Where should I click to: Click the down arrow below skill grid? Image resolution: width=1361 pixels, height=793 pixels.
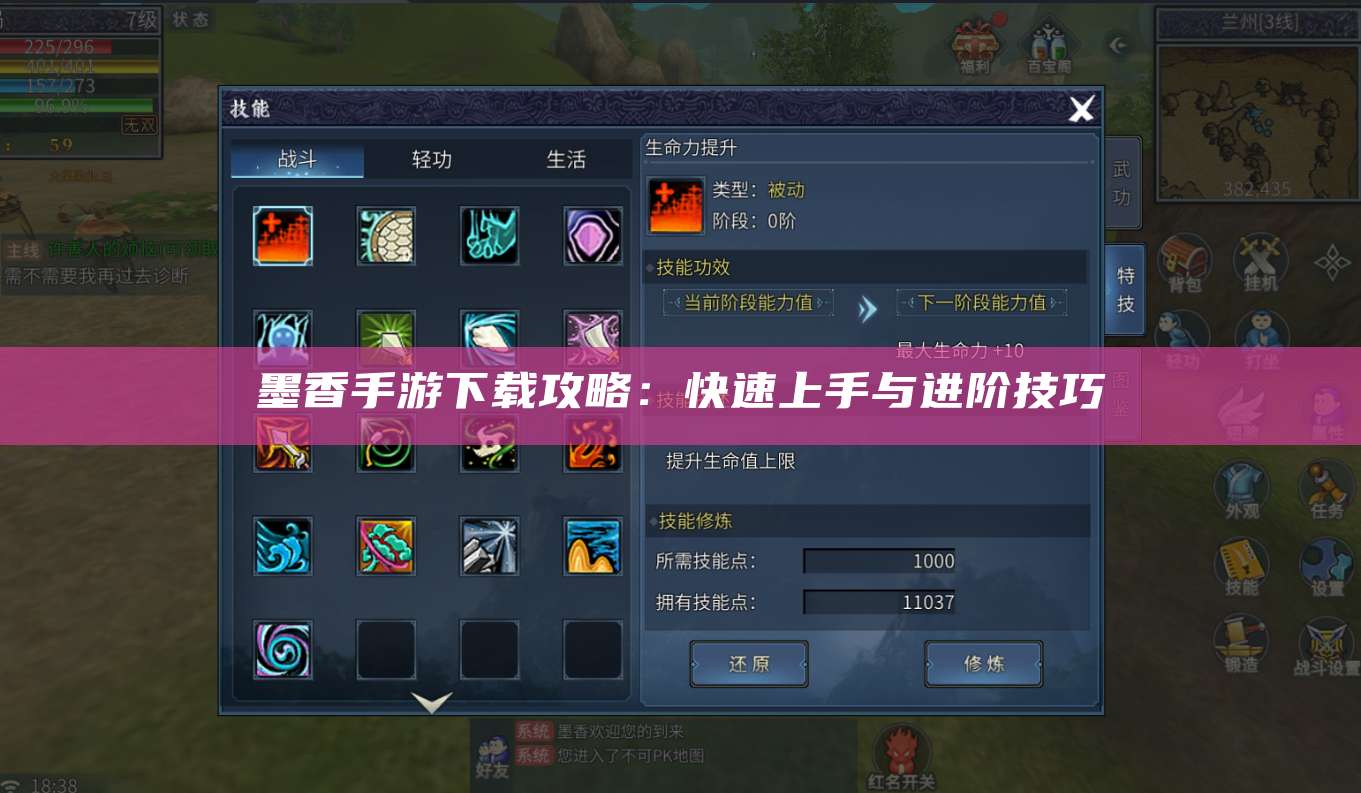[430, 702]
